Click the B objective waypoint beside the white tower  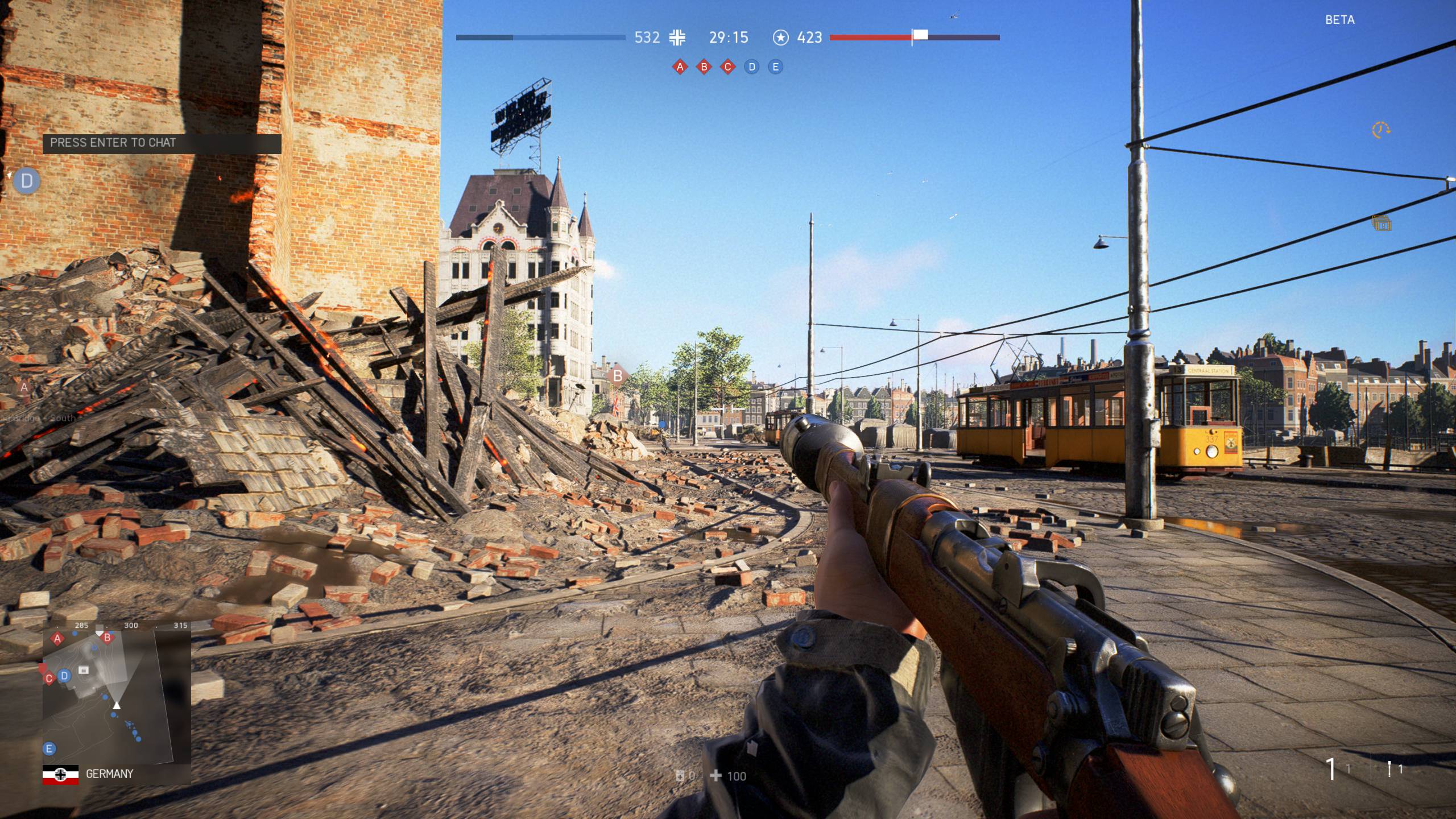[x=617, y=376]
